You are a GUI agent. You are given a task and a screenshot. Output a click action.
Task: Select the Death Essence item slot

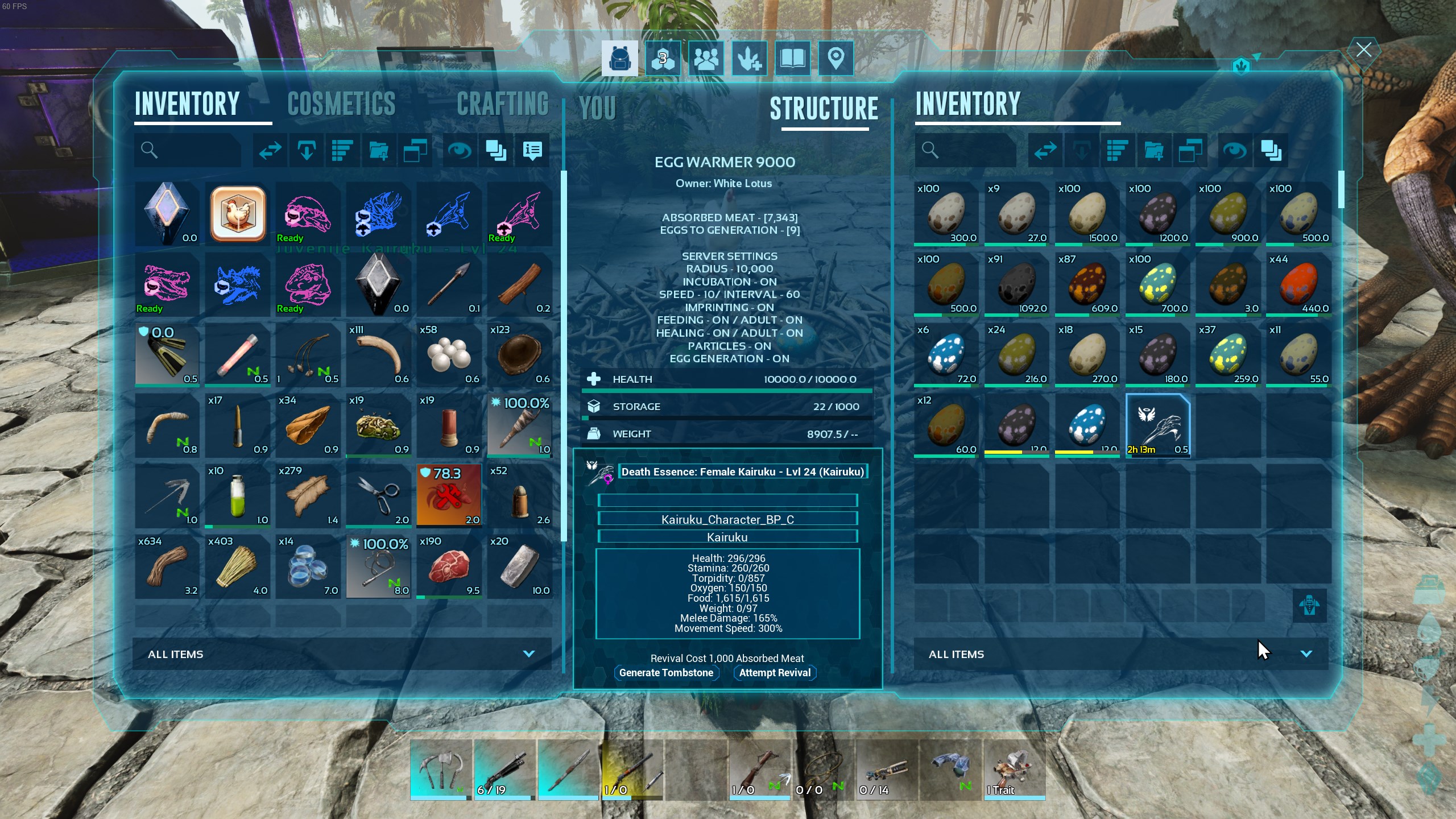pos(1157,425)
